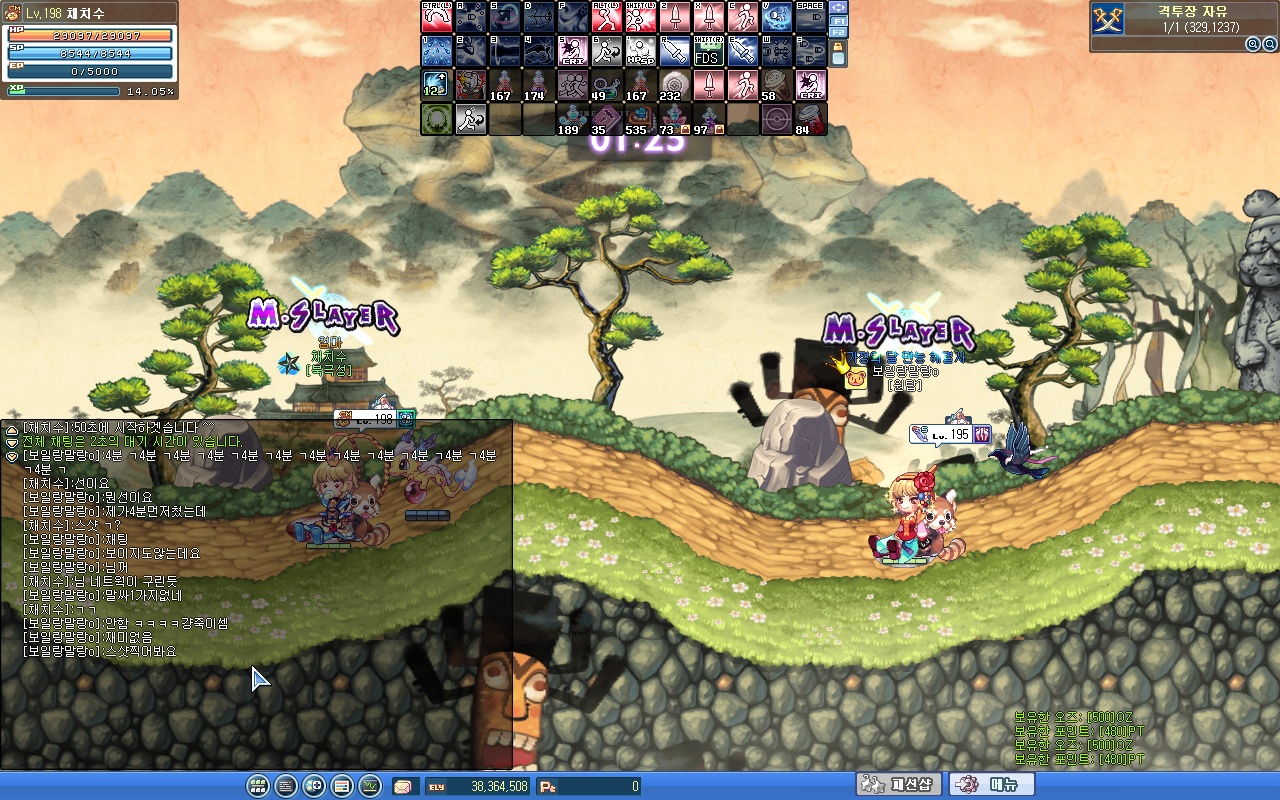Click the mail envelope icon
Viewport: 1280px width, 800px height.
point(402,786)
